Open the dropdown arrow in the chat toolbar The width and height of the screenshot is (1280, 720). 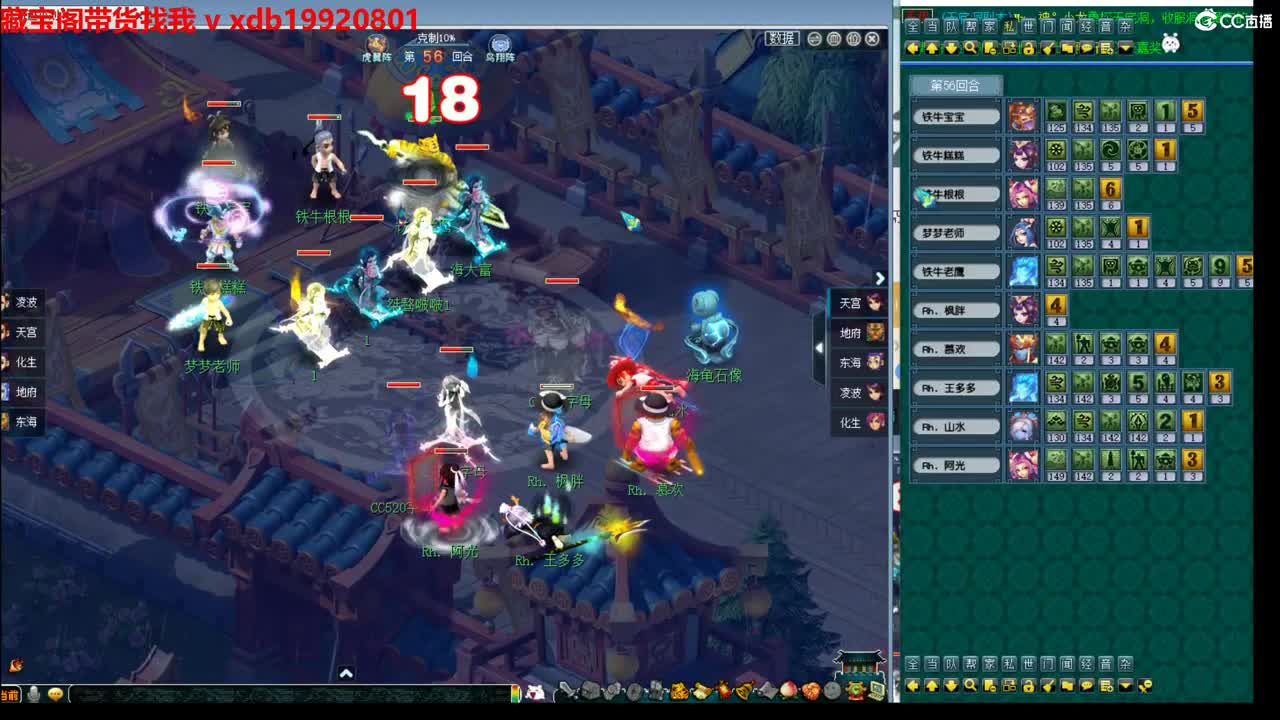pos(1125,46)
